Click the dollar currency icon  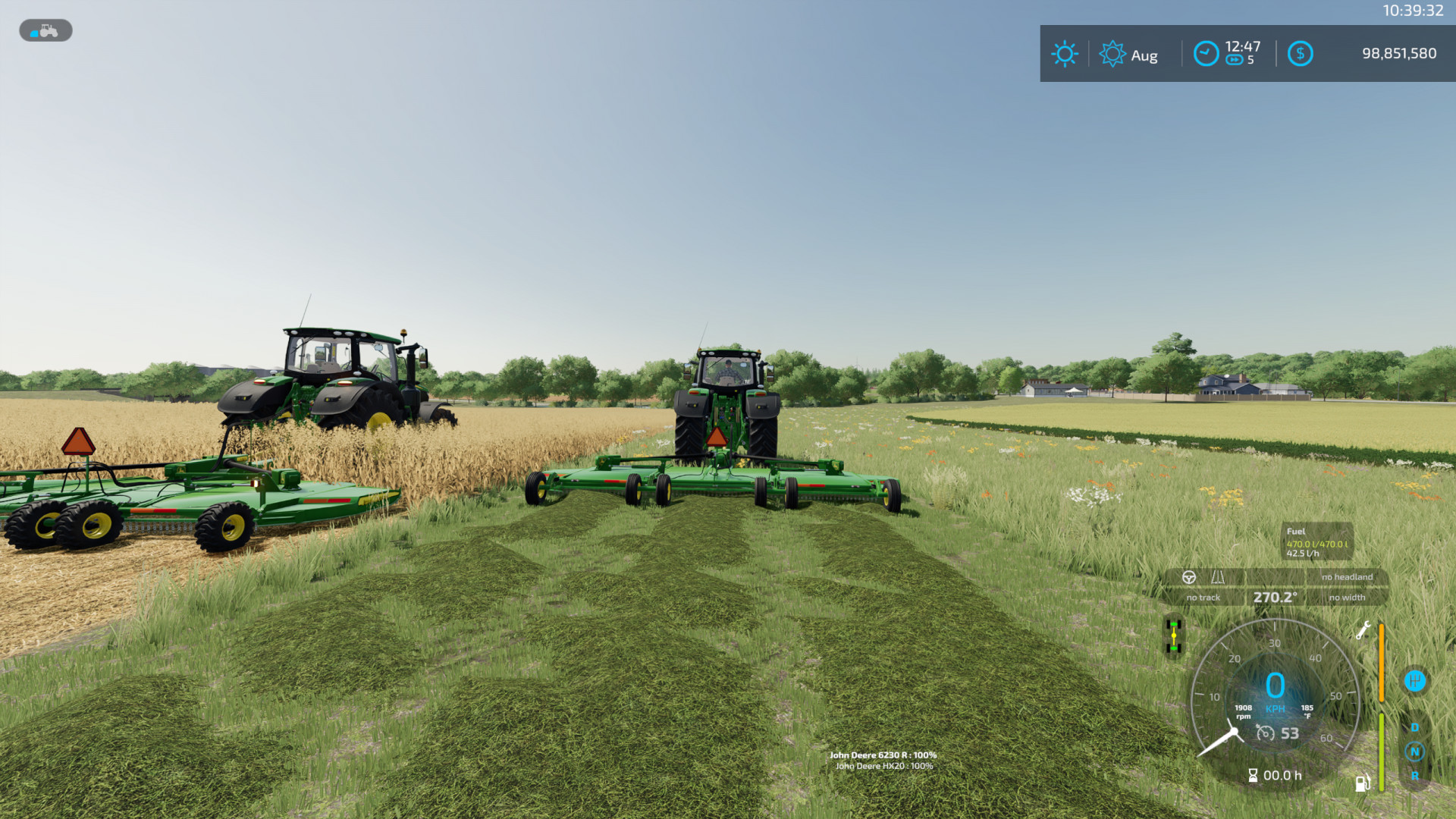point(1301,52)
